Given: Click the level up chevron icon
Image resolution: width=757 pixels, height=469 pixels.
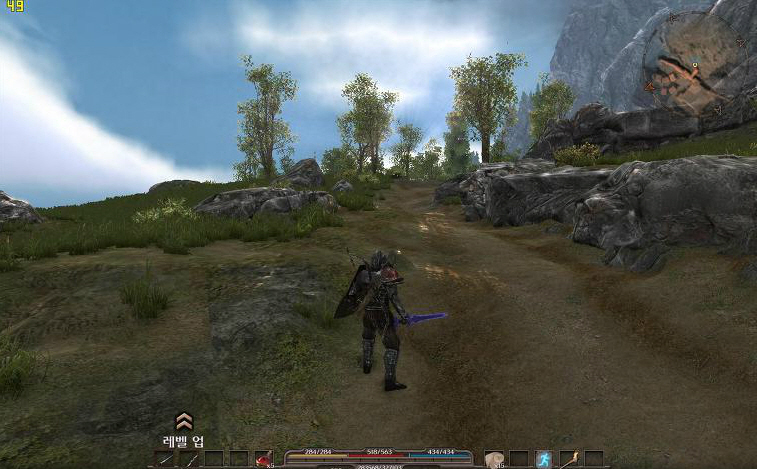Looking at the screenshot, I should (x=183, y=421).
